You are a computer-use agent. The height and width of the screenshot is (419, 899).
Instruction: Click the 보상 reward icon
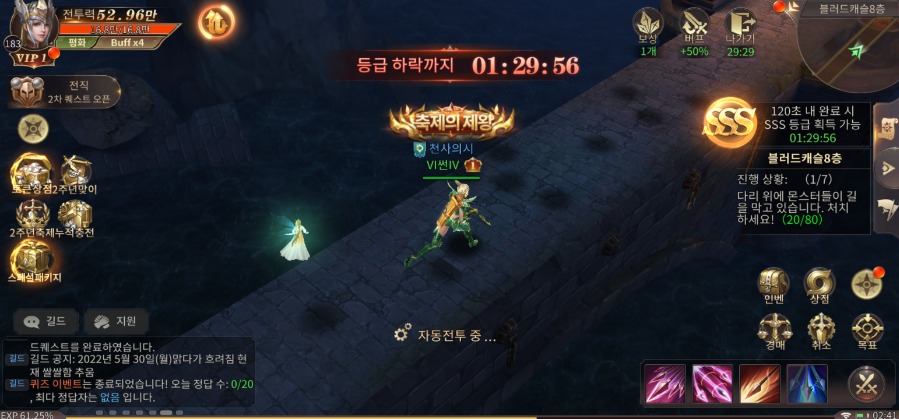(648, 28)
